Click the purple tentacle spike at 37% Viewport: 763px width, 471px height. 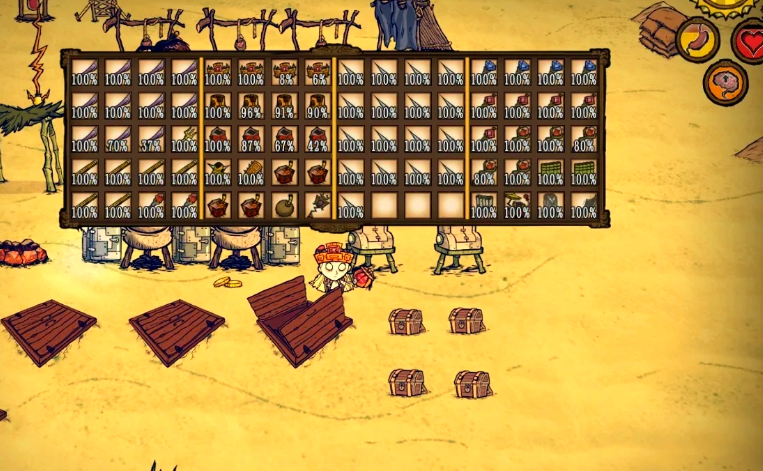tap(151, 140)
